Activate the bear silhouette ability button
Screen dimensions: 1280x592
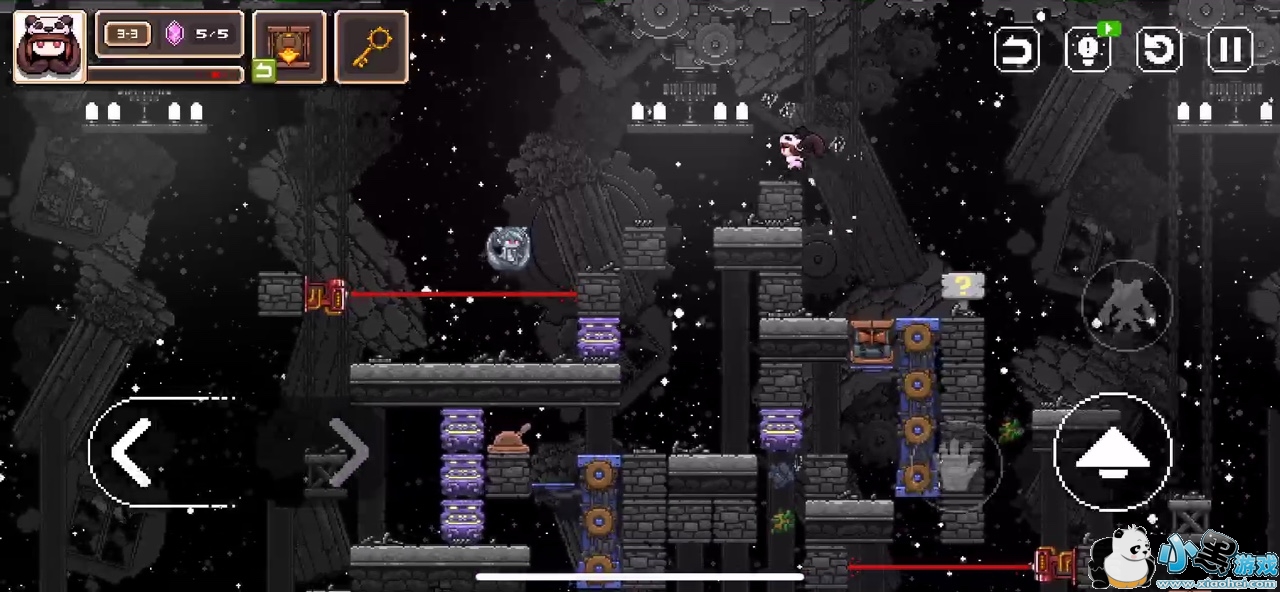point(1126,306)
